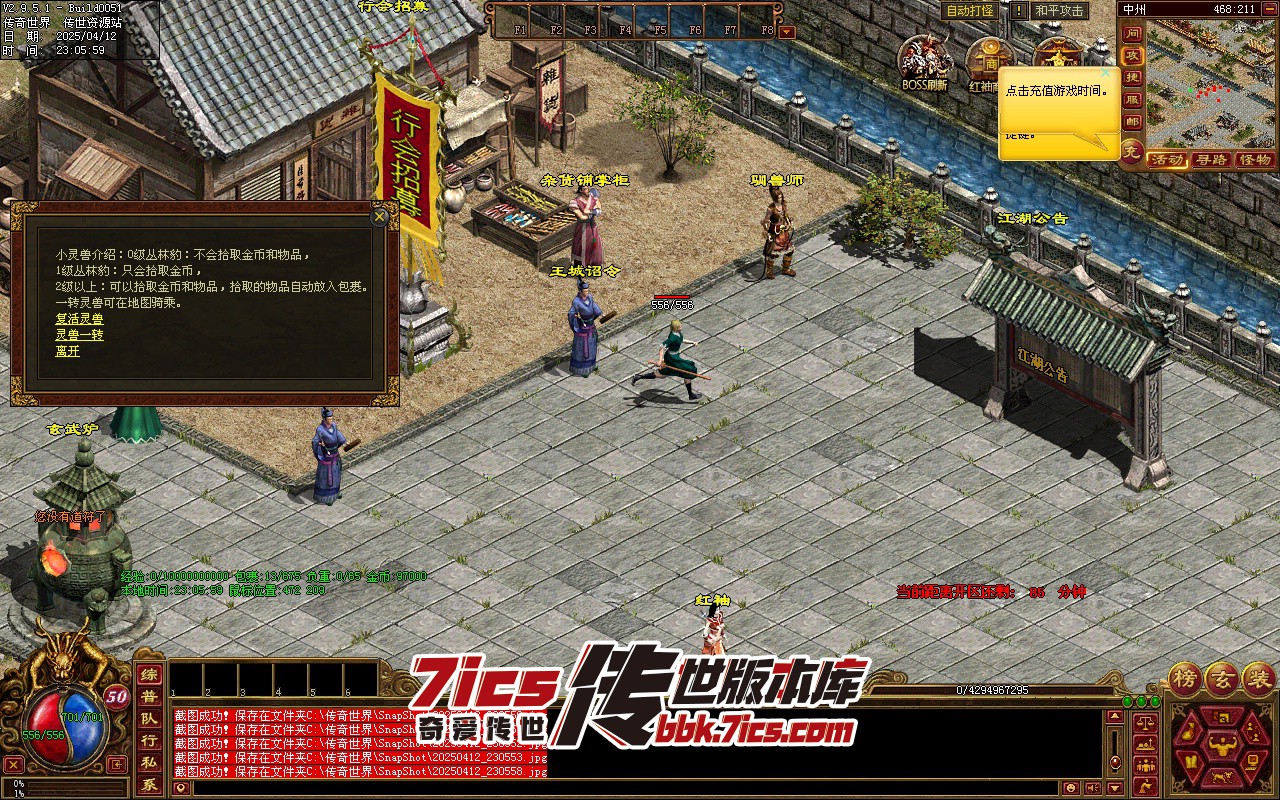Screen dimensions: 1280x800
Task: Select the 灵兽一转 dialogue option
Action: coord(79,335)
